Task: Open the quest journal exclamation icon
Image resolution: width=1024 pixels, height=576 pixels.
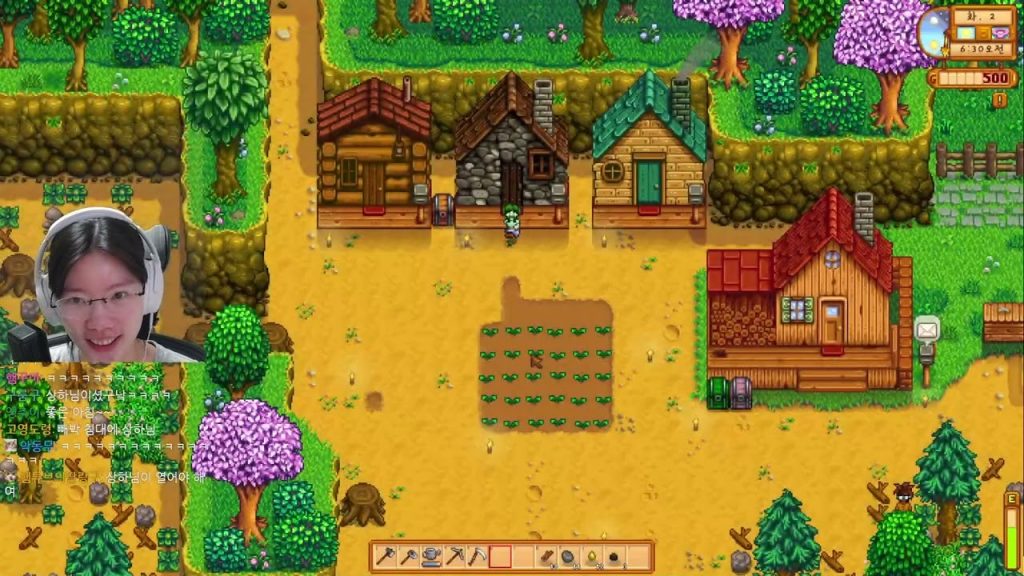Action: tap(999, 99)
